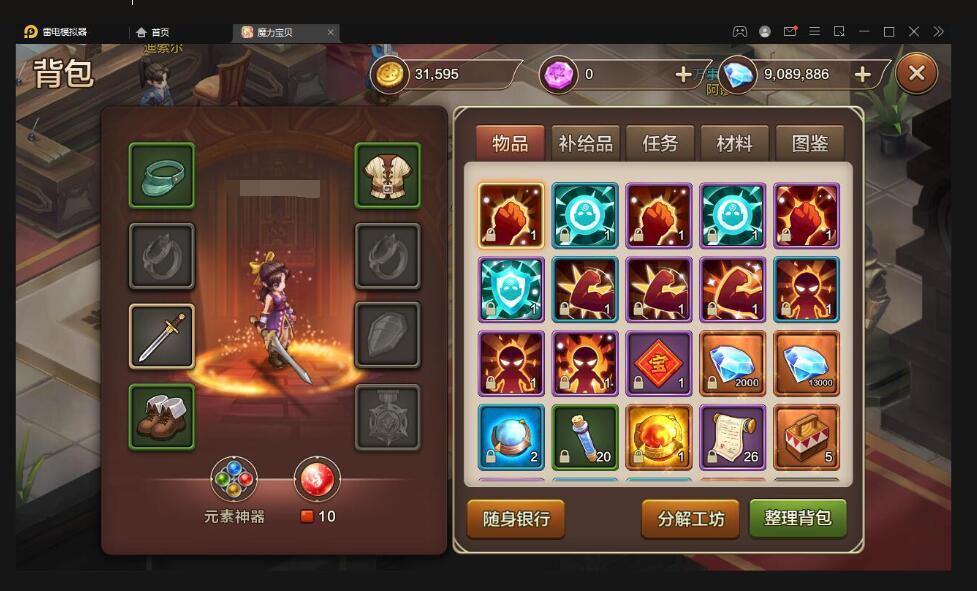
Task: Tap 整理背包 to sort the bag
Action: [798, 519]
